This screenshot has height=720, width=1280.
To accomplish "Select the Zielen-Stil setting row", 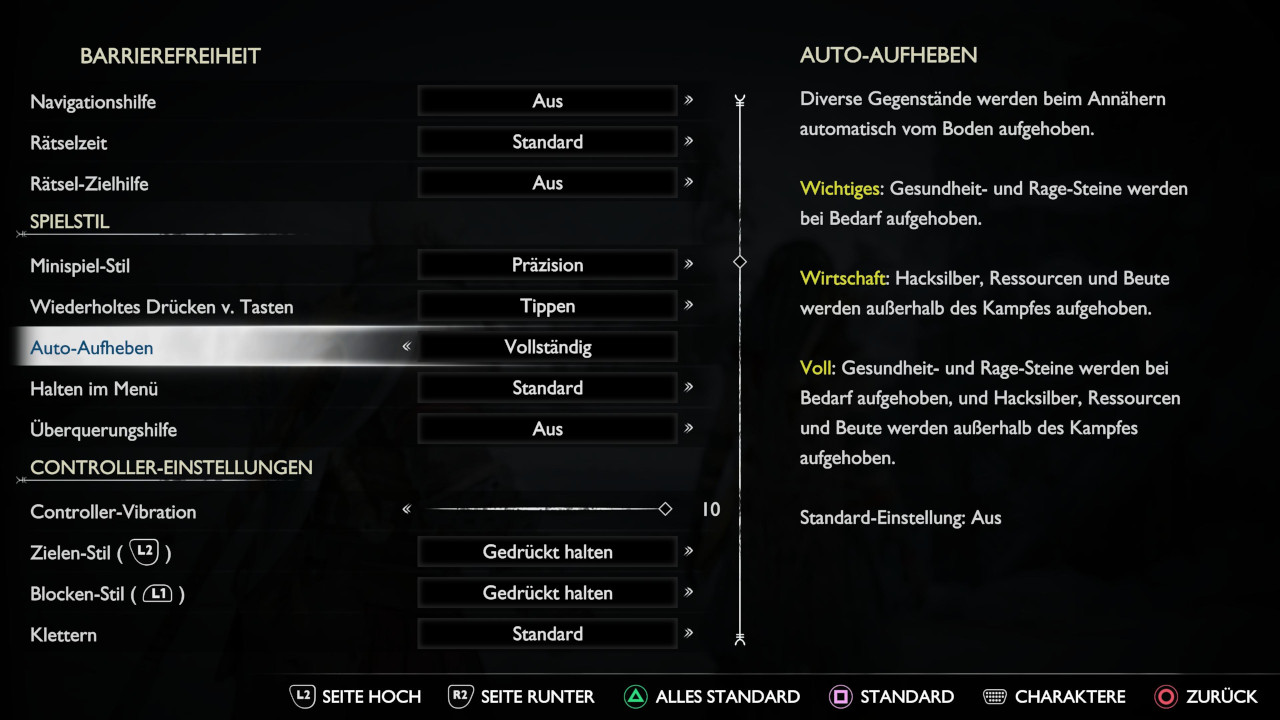I will tap(100, 552).
